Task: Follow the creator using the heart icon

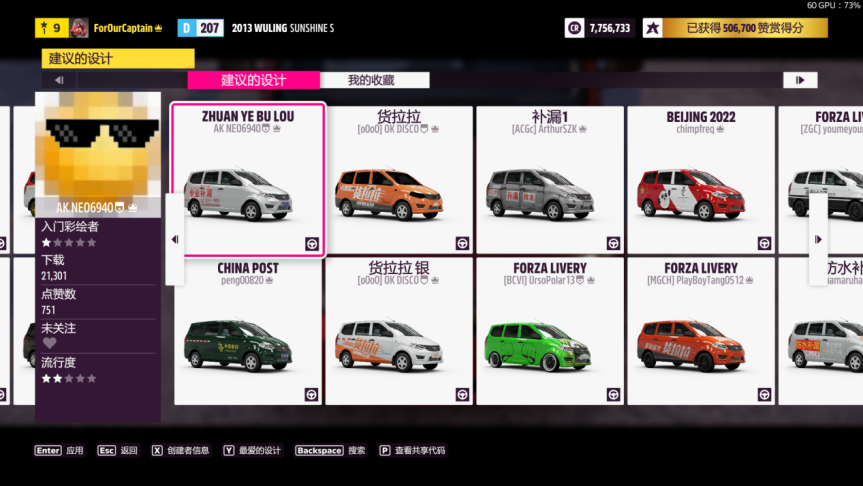Action: (x=50, y=344)
